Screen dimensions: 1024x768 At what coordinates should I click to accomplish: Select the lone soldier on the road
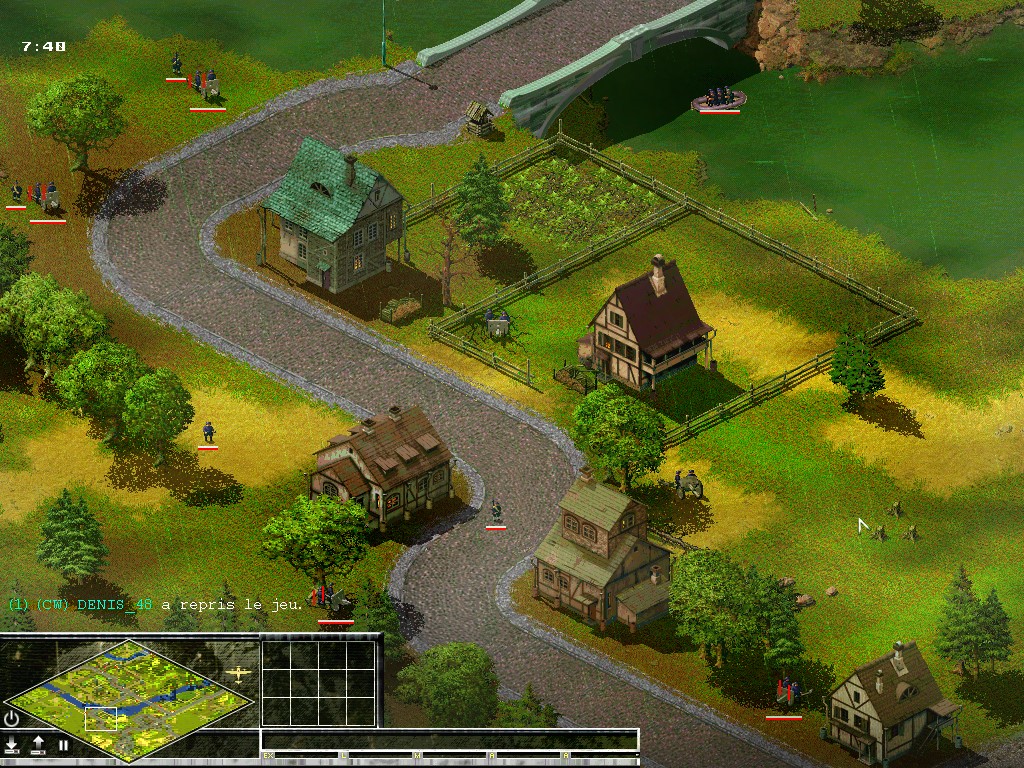(x=495, y=513)
